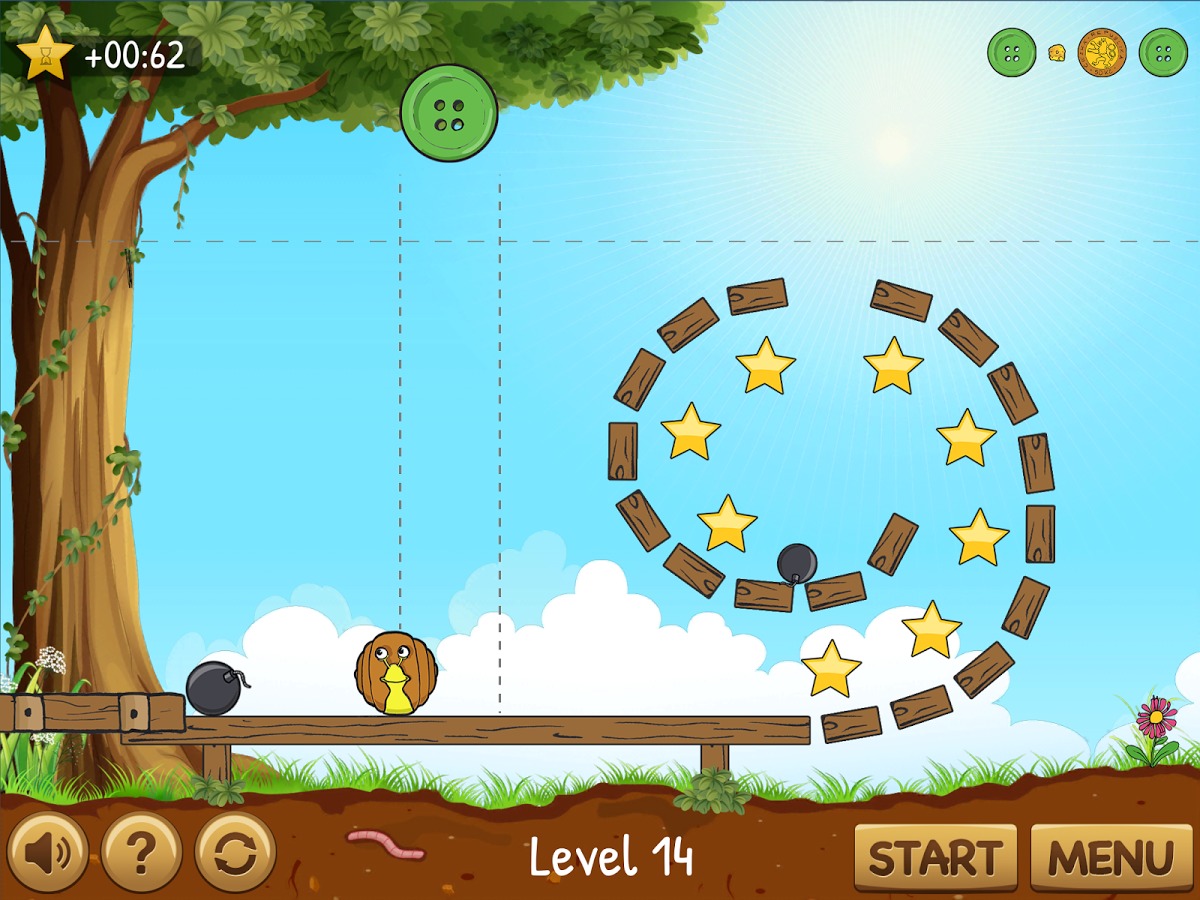
Task: Show help via the question mark button
Action: coord(141,853)
